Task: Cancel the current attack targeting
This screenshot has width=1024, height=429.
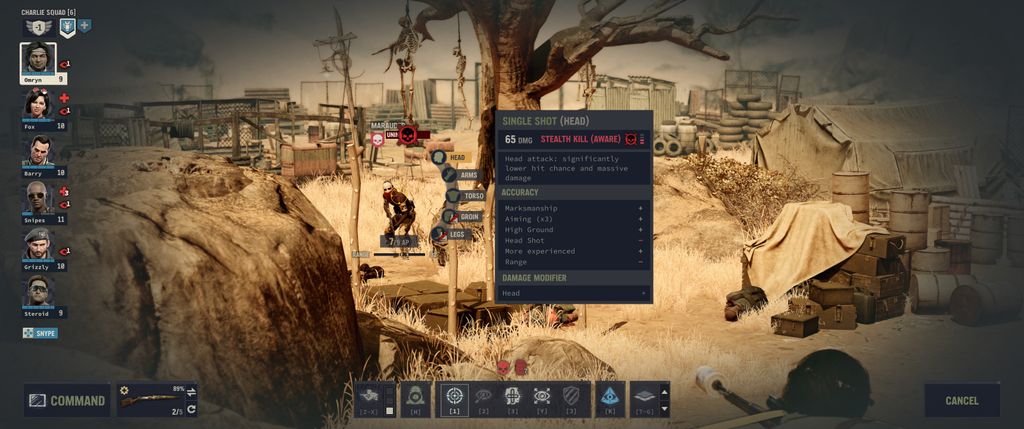Action: [x=961, y=400]
